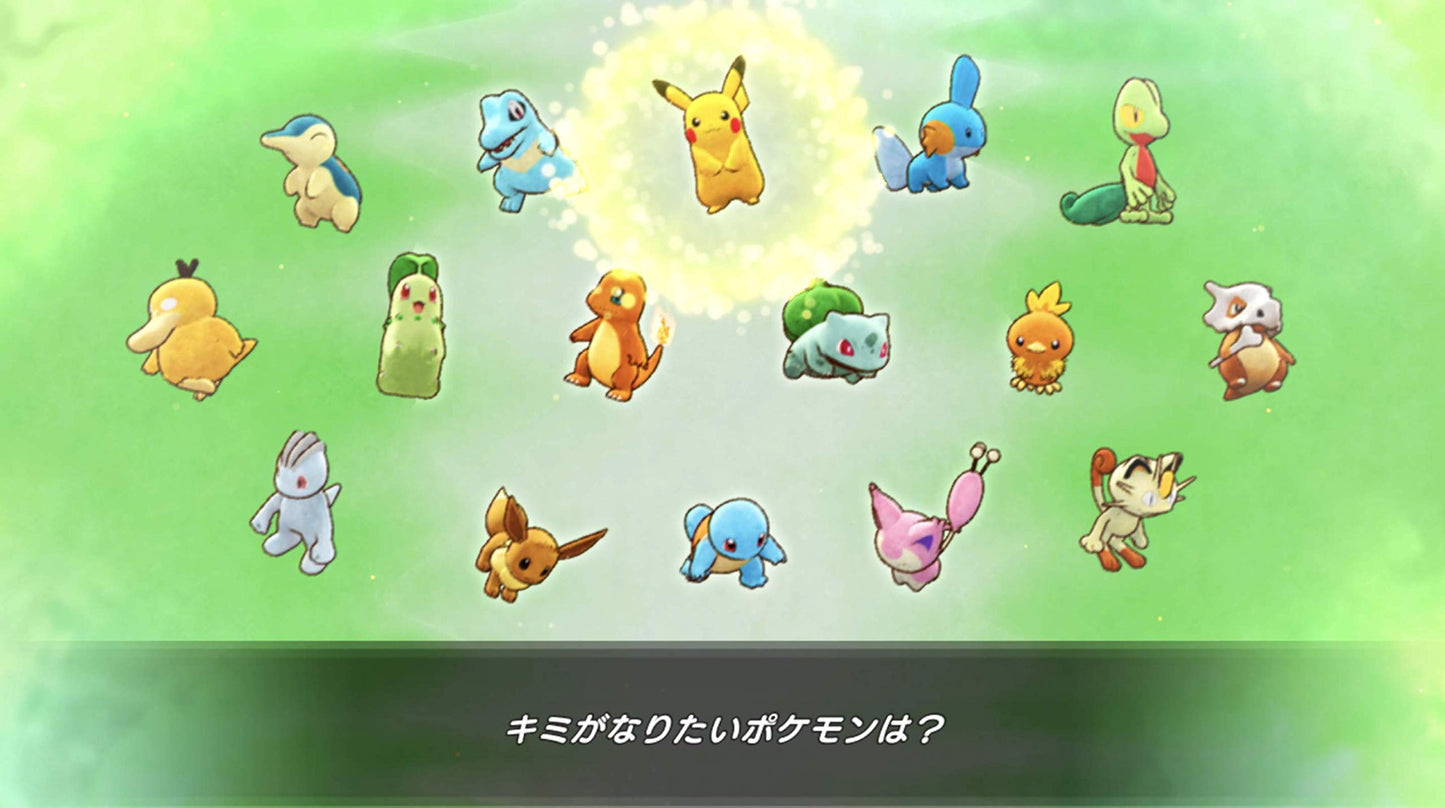
Task: Choose Psyduck on the far left
Action: click(195, 335)
